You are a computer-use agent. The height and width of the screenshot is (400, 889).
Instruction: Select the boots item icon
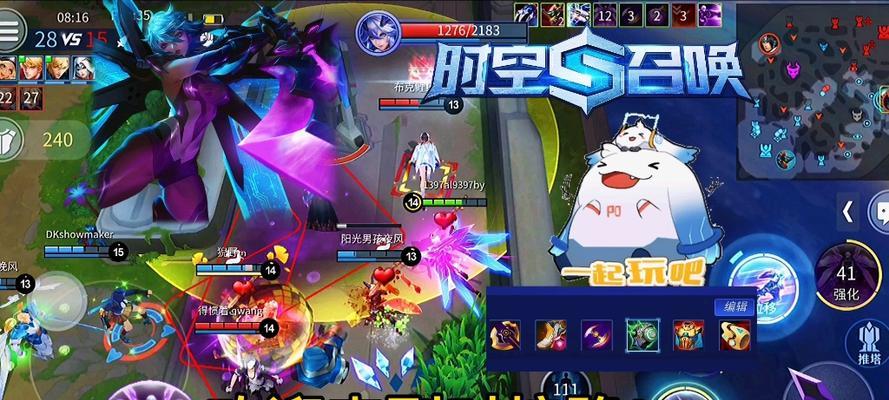[551, 335]
